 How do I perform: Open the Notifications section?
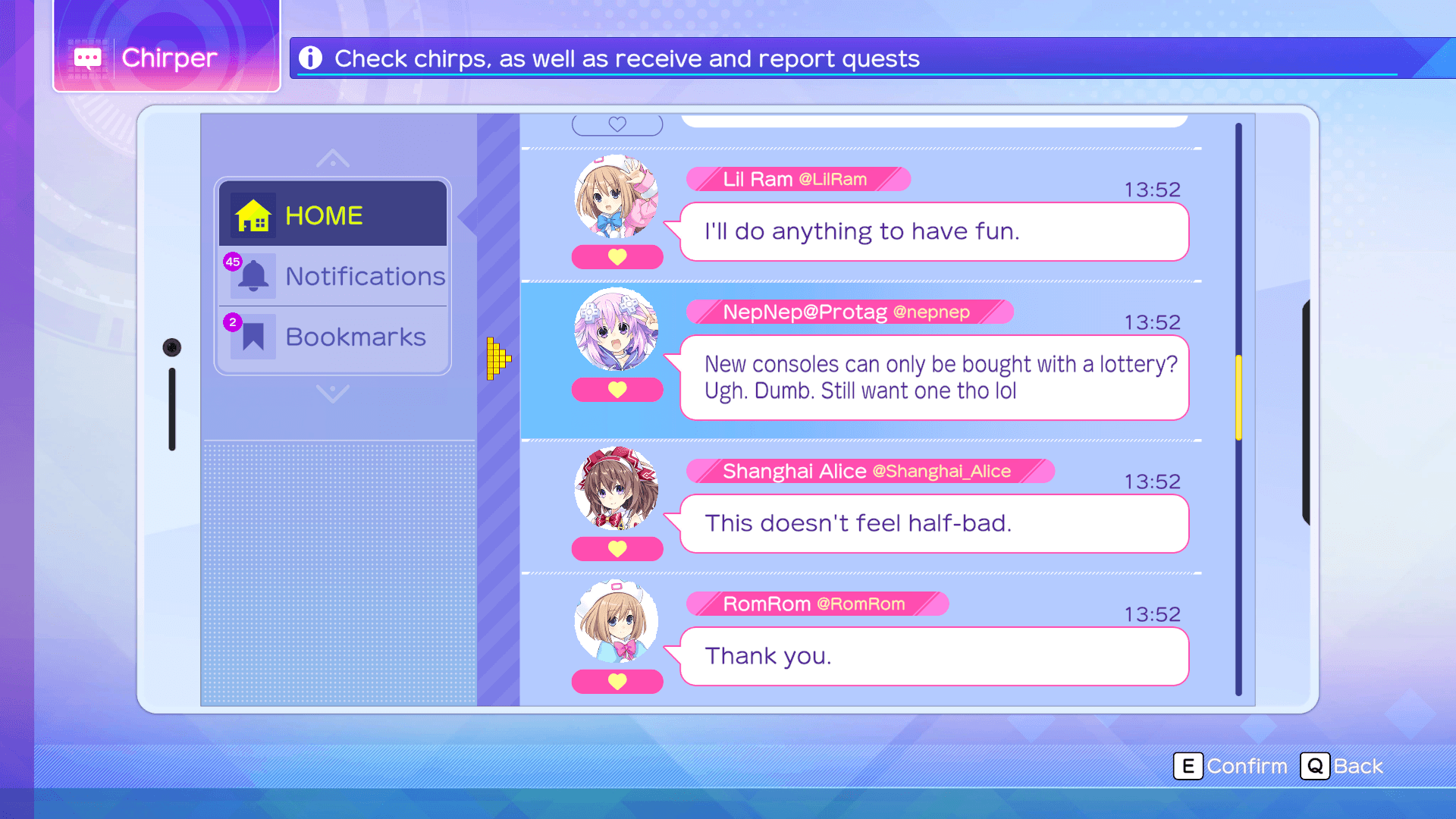coord(334,276)
